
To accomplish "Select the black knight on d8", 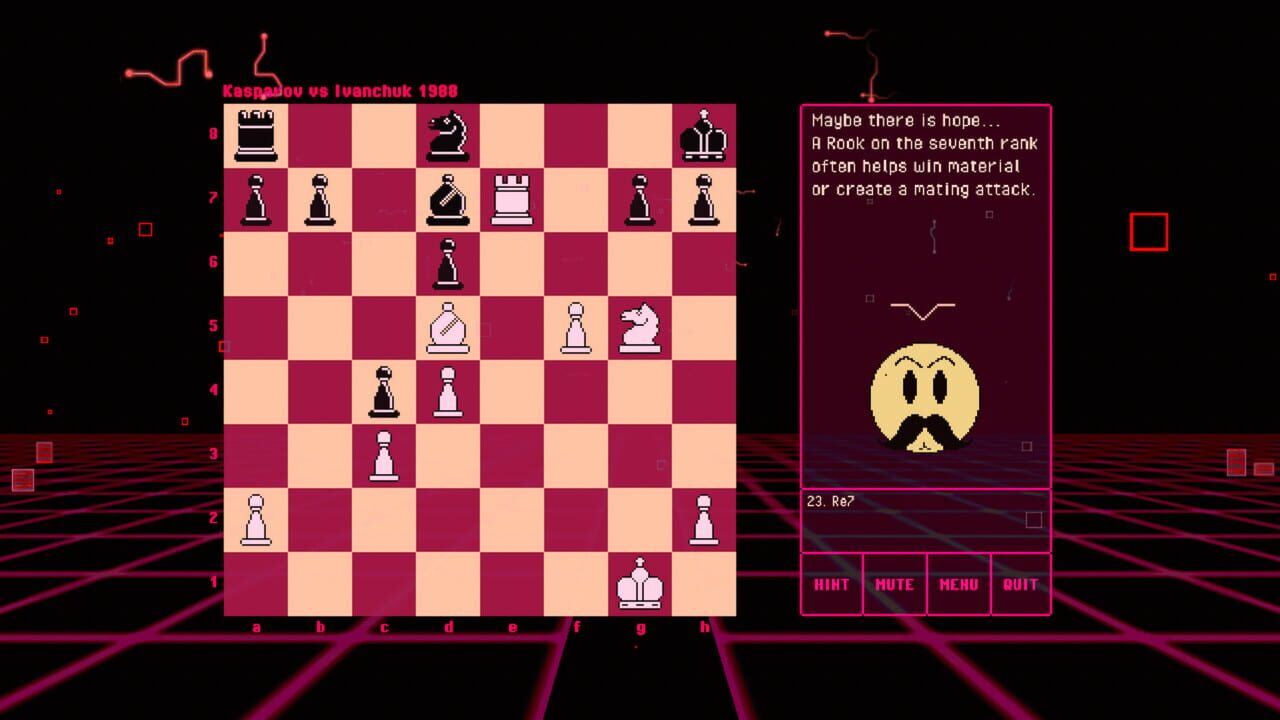I will (x=449, y=135).
